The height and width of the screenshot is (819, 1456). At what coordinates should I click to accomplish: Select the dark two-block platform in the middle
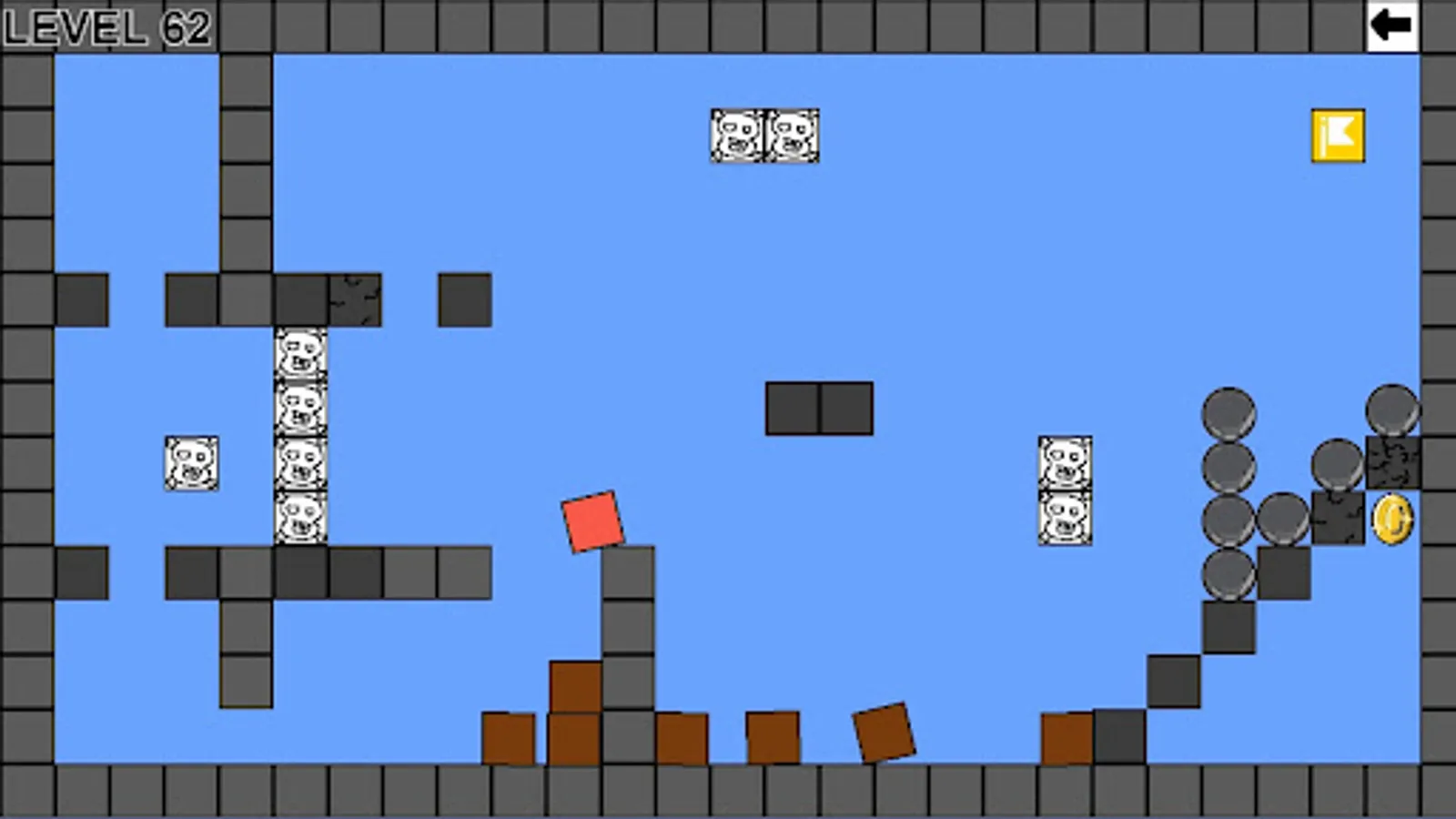click(821, 409)
